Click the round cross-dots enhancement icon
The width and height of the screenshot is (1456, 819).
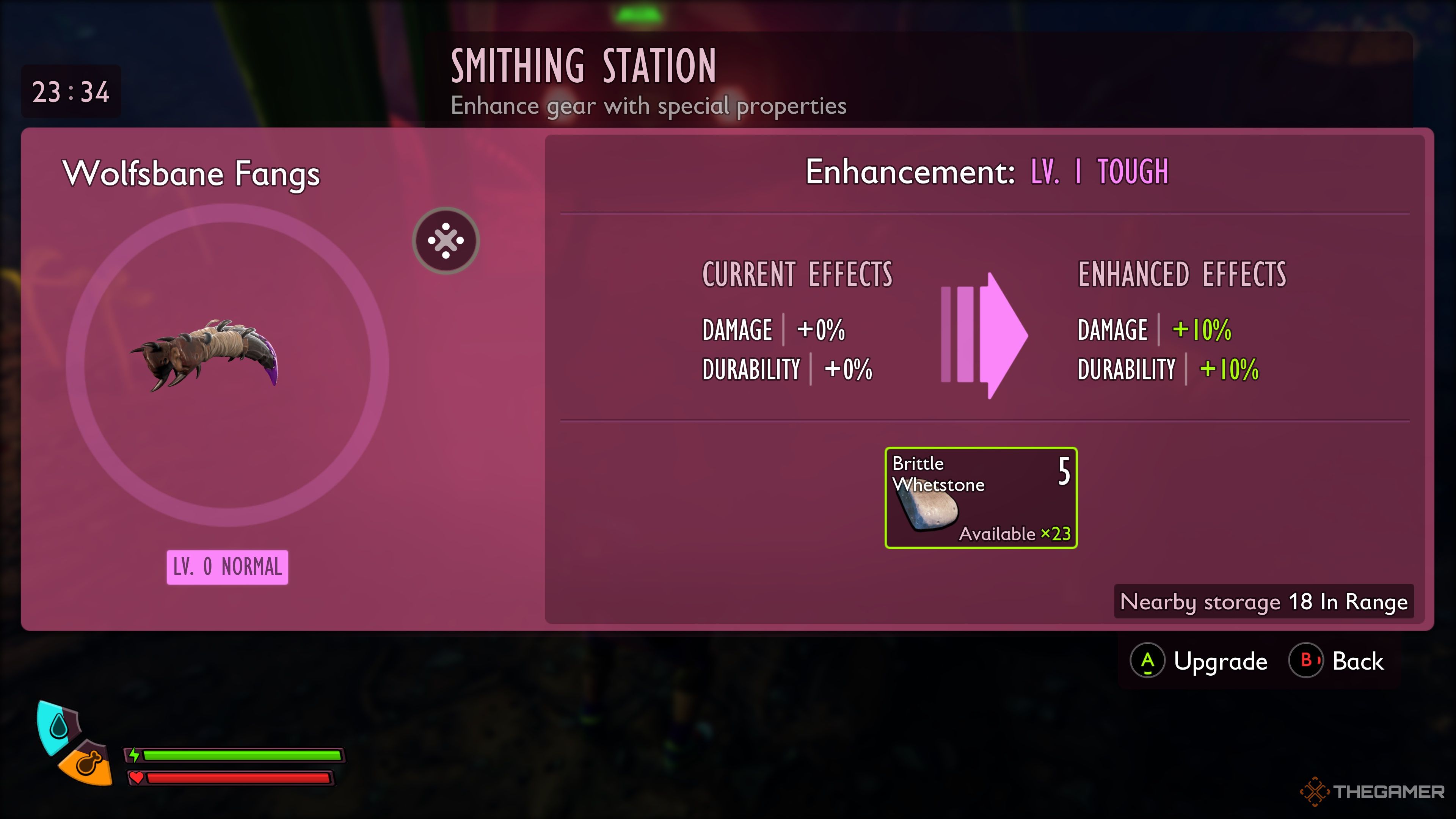[446, 241]
